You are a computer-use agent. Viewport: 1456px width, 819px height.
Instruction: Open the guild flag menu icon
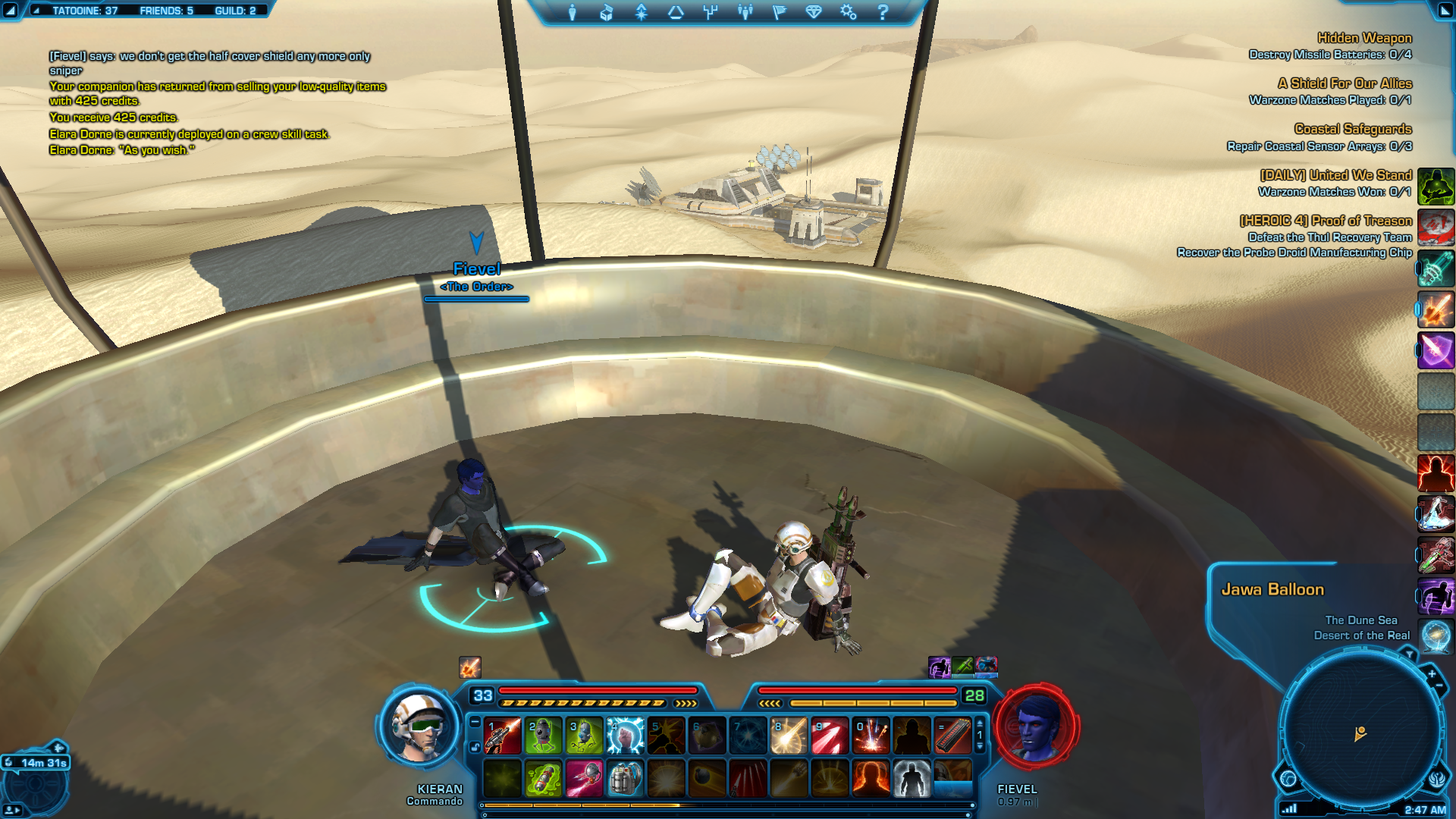pos(780,12)
